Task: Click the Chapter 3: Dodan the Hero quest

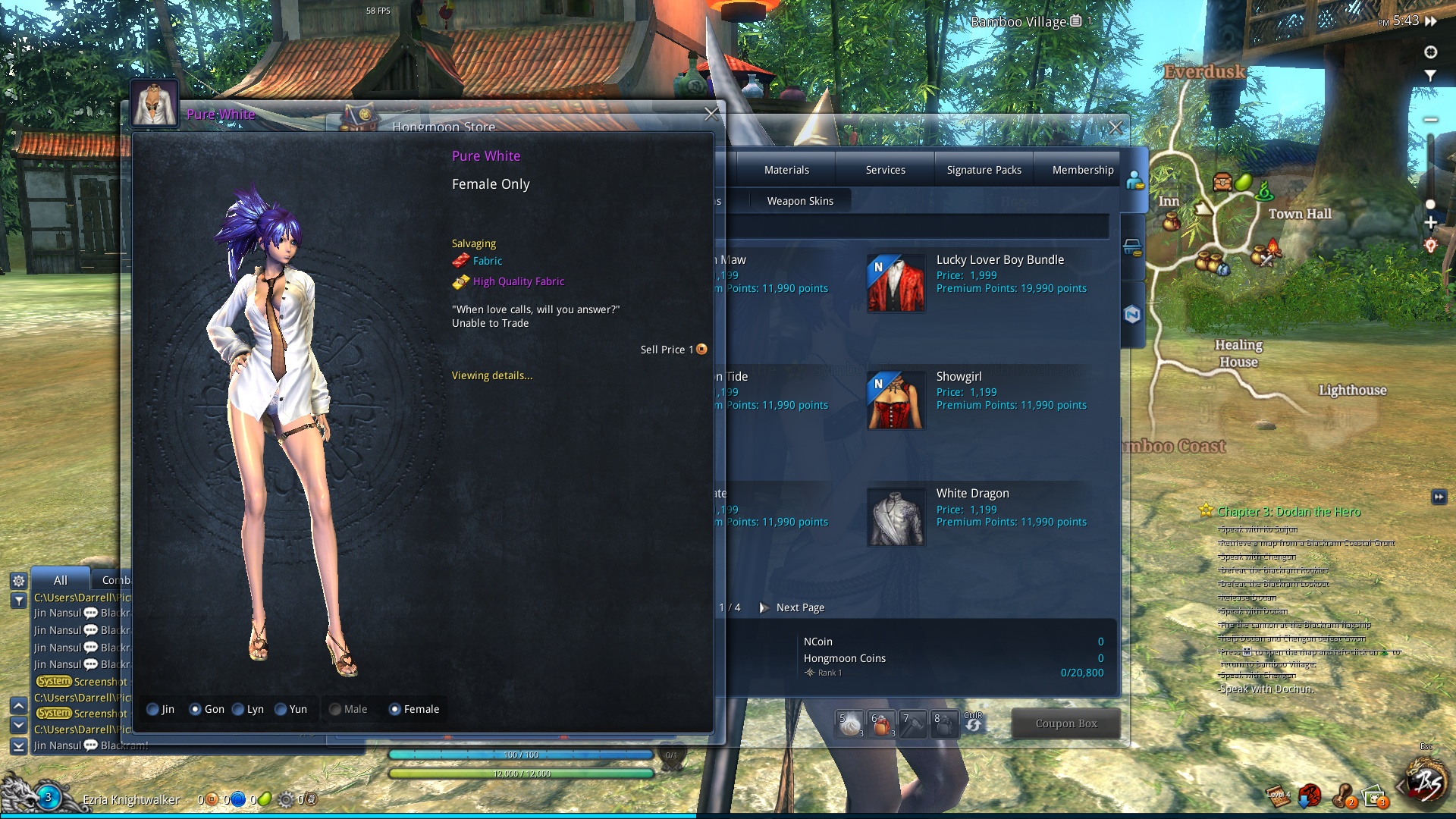Action: click(1288, 512)
